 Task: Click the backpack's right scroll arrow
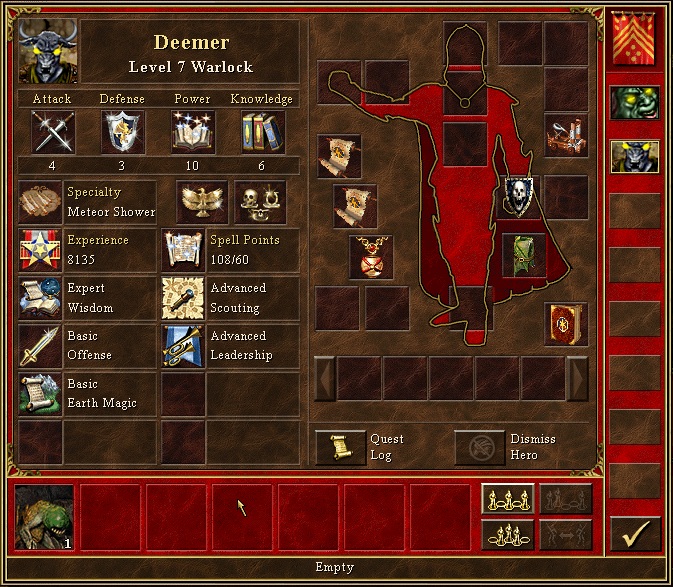click(577, 378)
